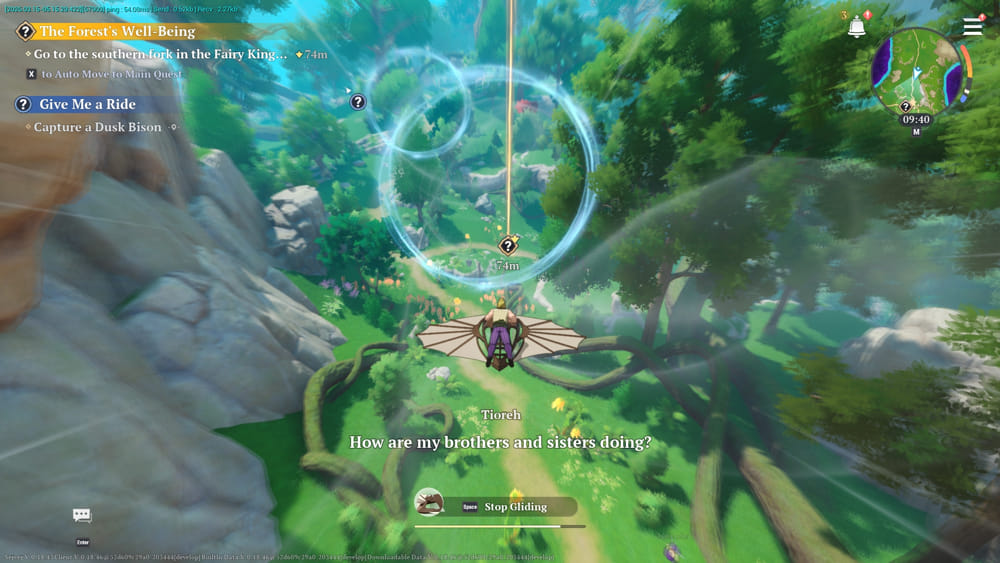The image size is (1000, 563).
Task: Open the circular minimap
Action: pyautogui.click(x=916, y=71)
